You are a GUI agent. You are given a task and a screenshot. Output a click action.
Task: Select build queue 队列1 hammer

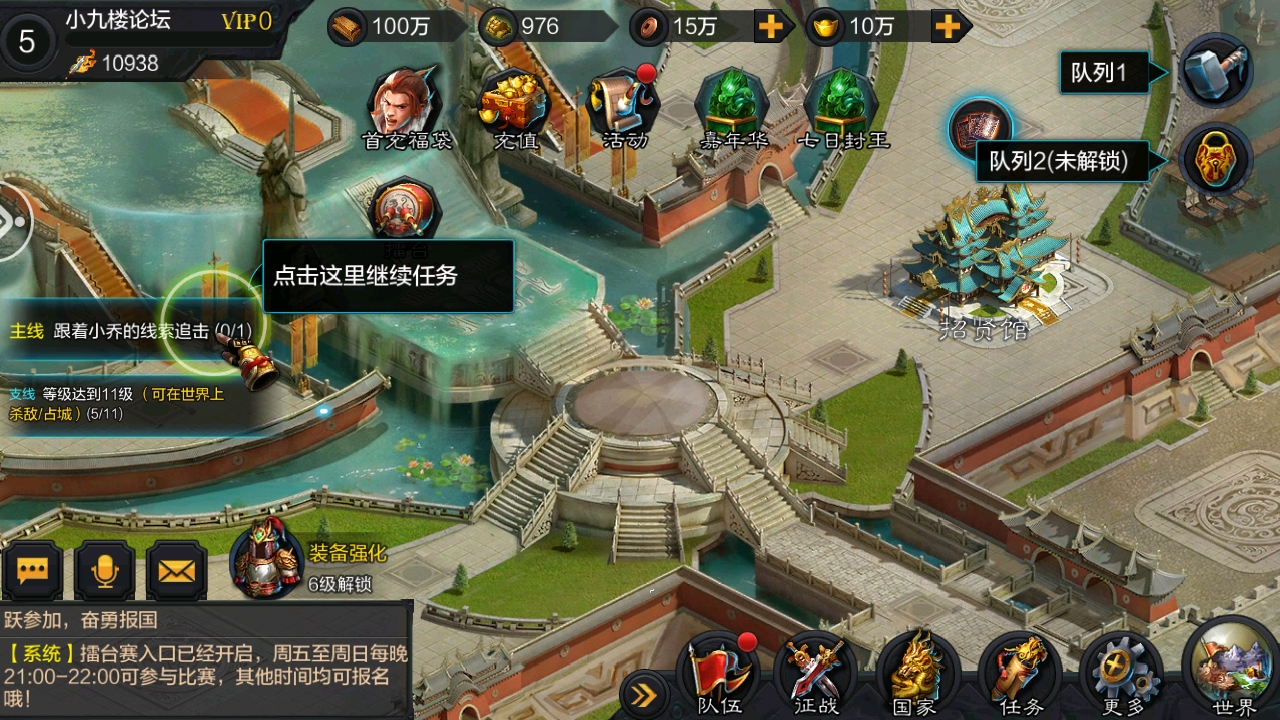tap(1215, 70)
